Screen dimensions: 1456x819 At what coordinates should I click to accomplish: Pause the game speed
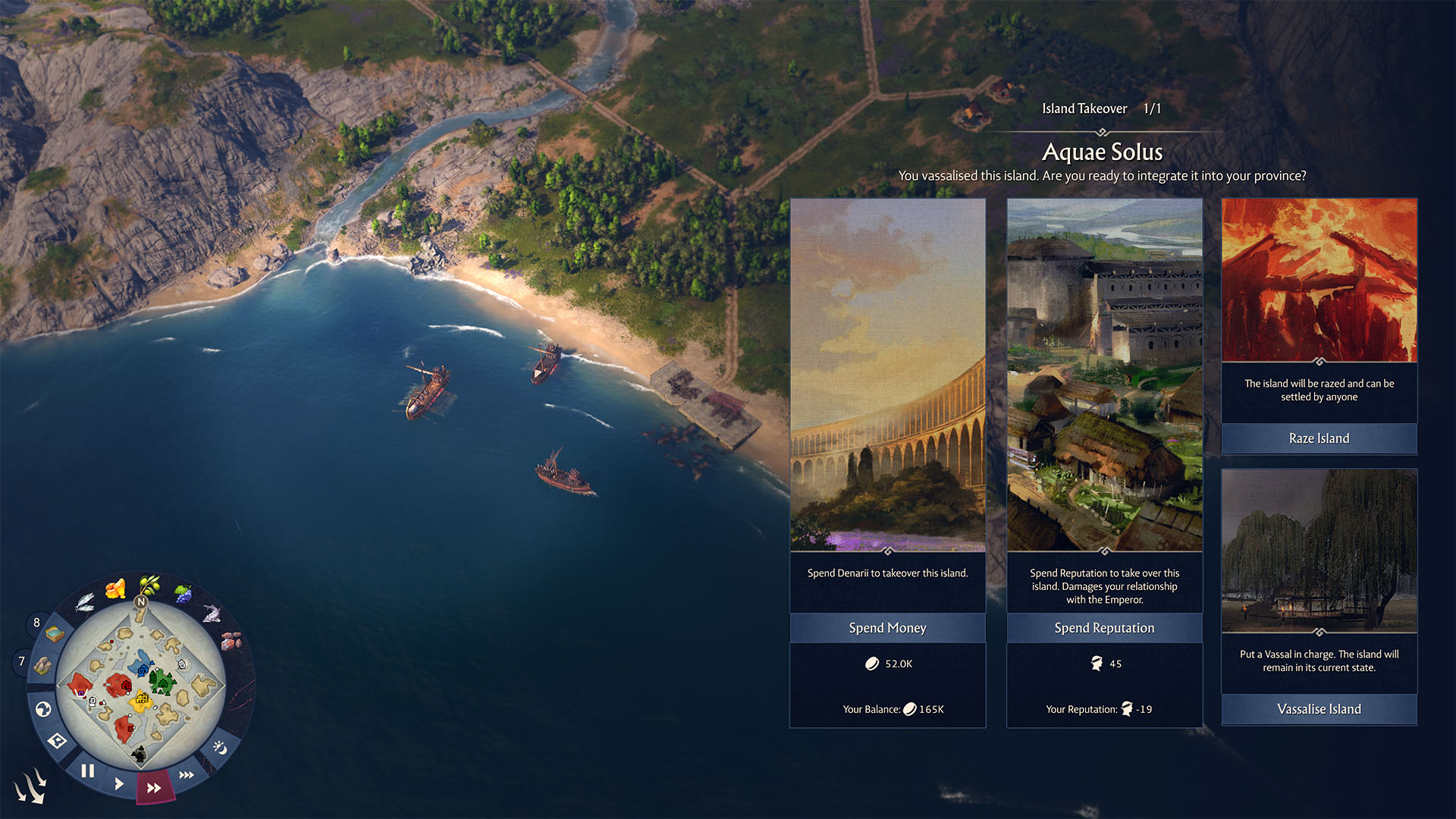coord(88,771)
